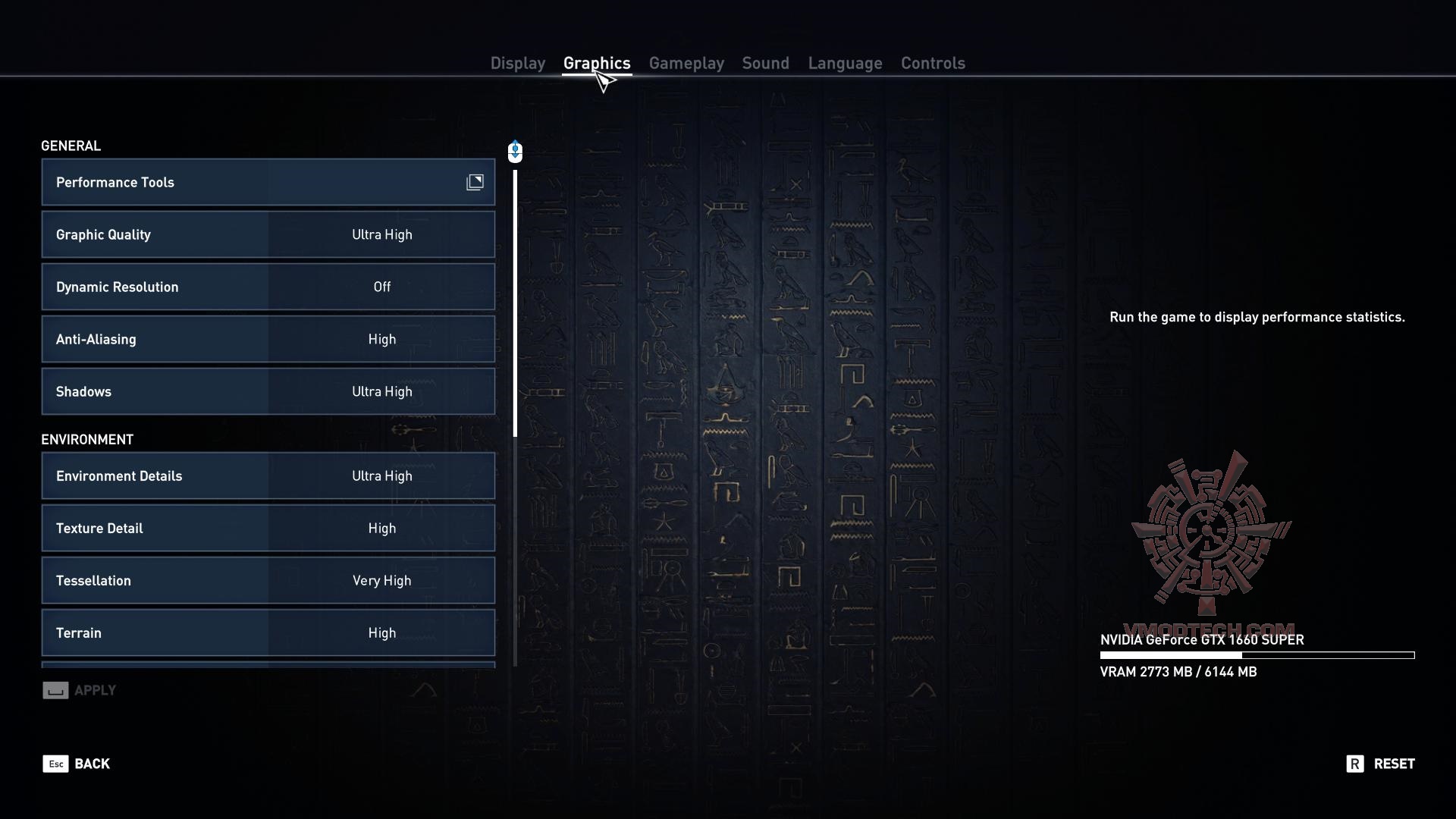Open the Performance Tools pop-out icon
The image size is (1456, 819).
tap(475, 182)
